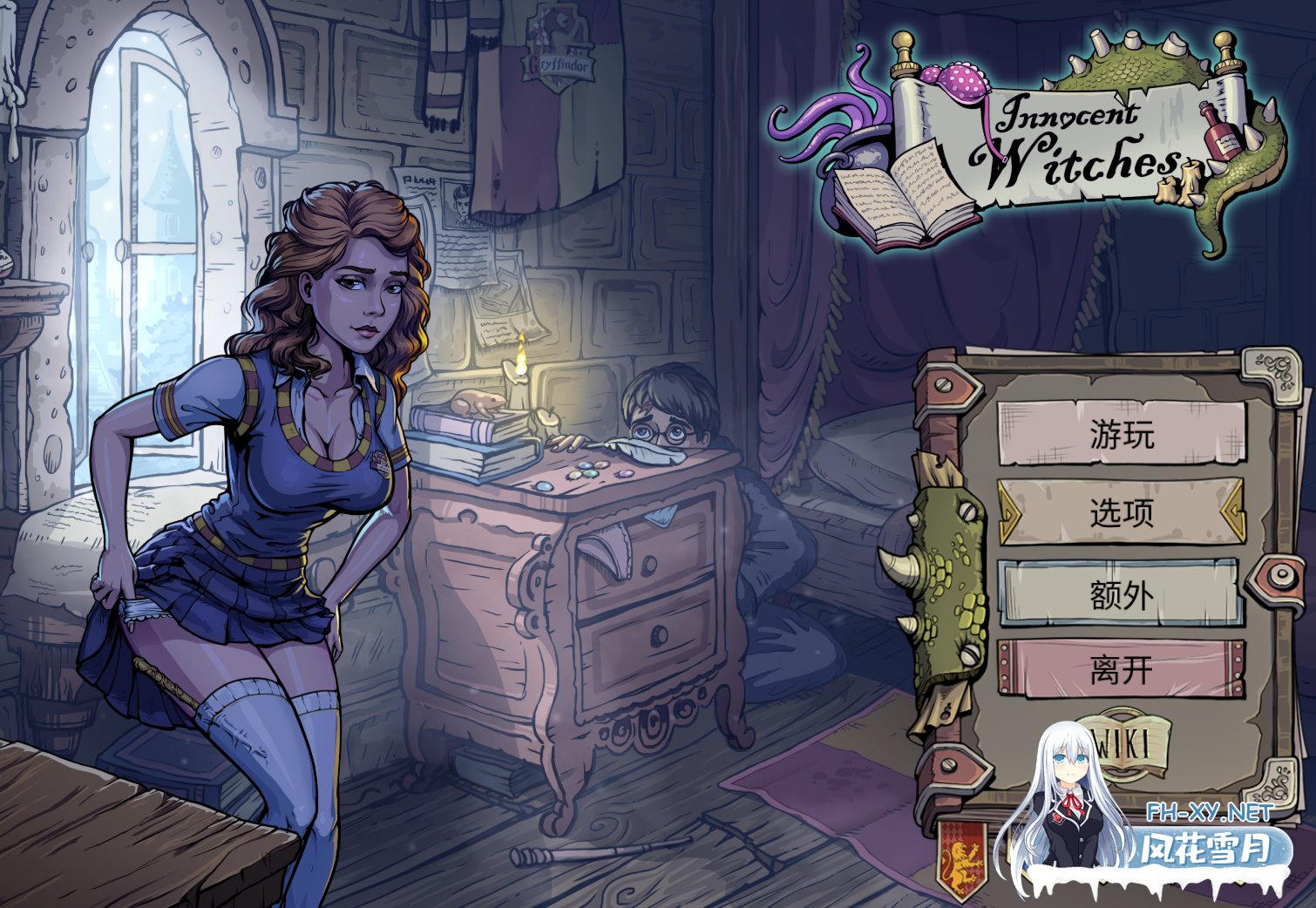Screen dimensions: 1316x908
Task: Click the round metal bolt on the panel's right edge
Action: pos(1280,577)
